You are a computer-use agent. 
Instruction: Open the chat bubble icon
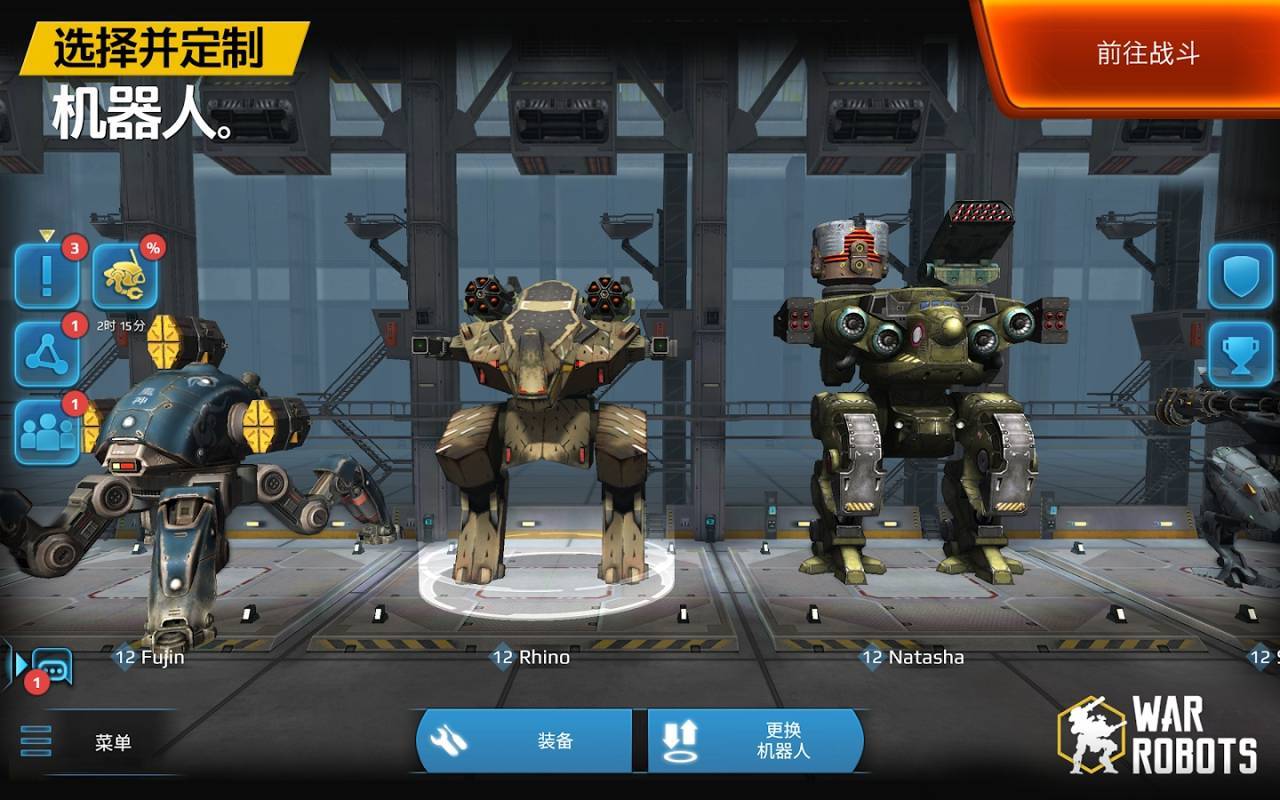click(51, 665)
